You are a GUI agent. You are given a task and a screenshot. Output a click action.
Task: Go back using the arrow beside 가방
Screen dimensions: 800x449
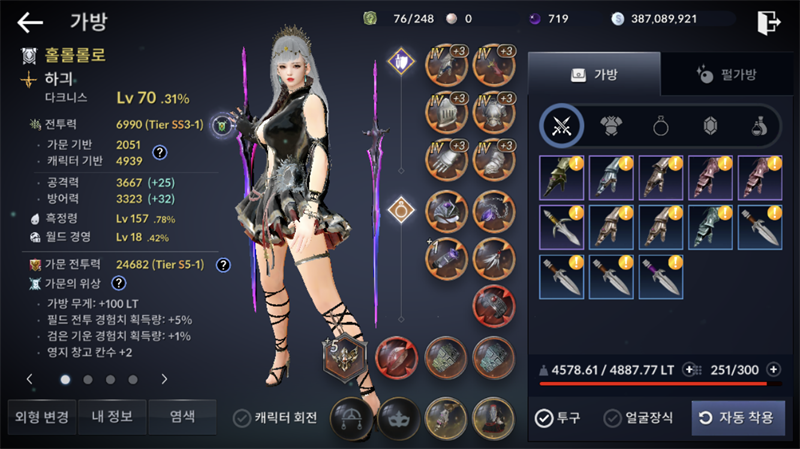pyautogui.click(x=30, y=22)
